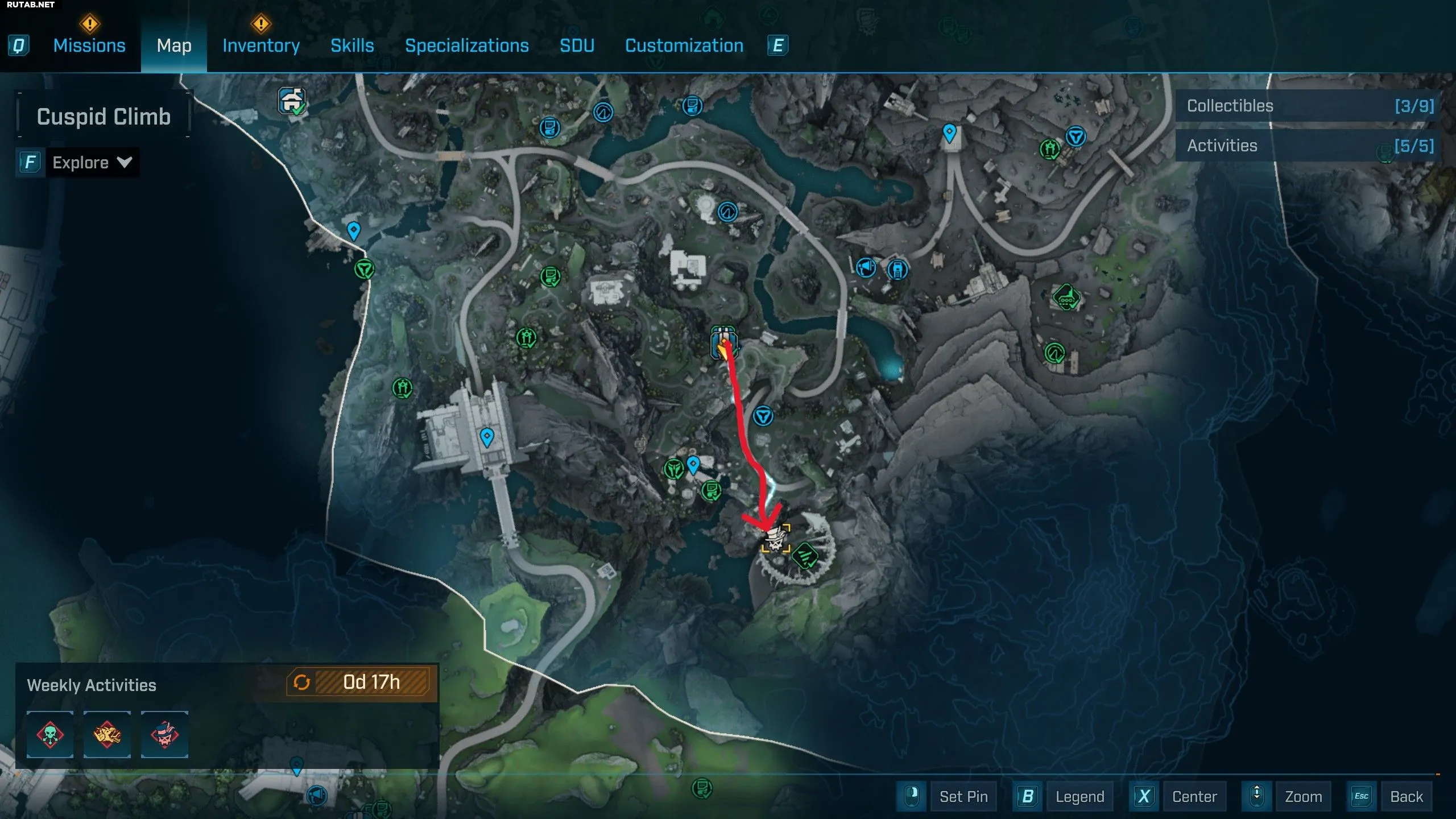Select the megaphone map marker

(866, 267)
